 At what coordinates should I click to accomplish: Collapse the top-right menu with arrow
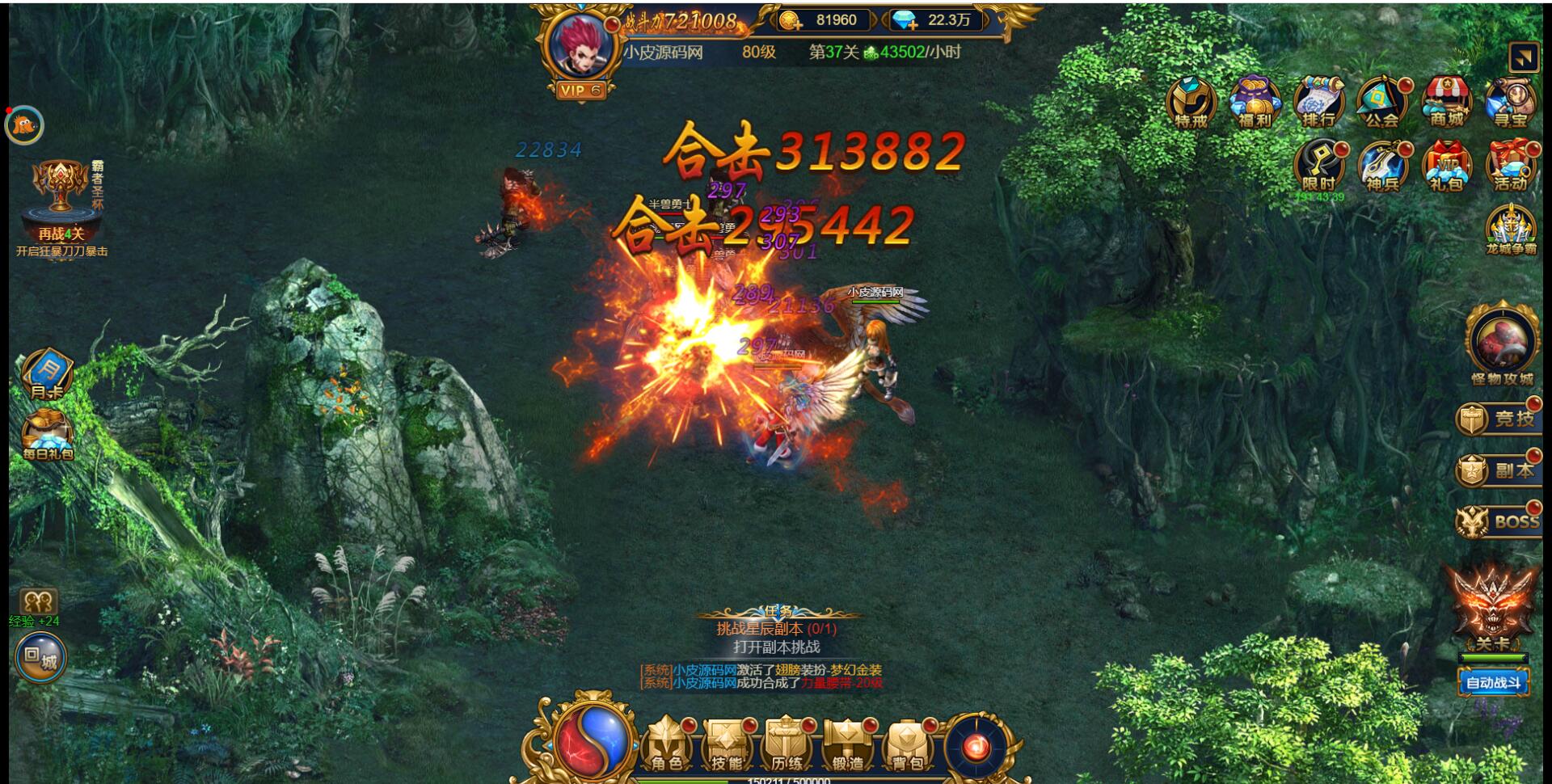pos(1523,58)
